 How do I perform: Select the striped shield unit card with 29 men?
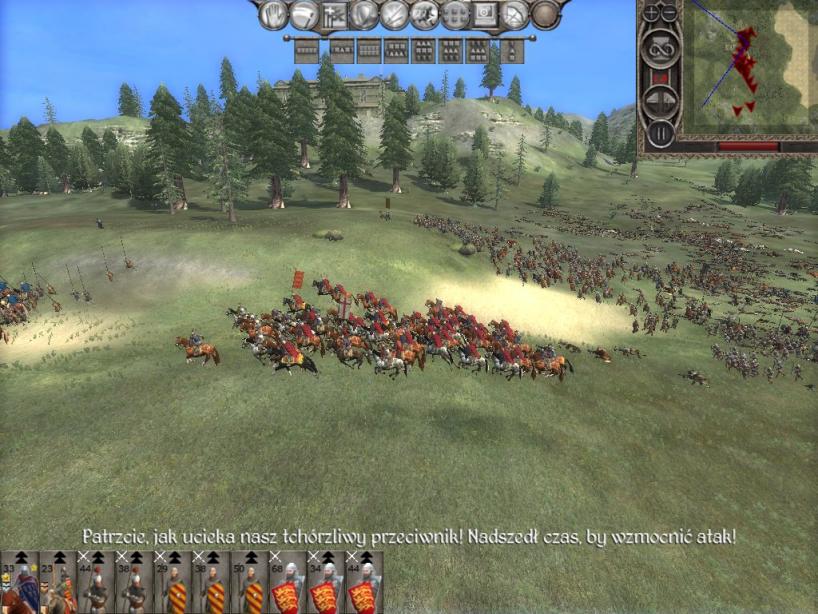click(174, 584)
